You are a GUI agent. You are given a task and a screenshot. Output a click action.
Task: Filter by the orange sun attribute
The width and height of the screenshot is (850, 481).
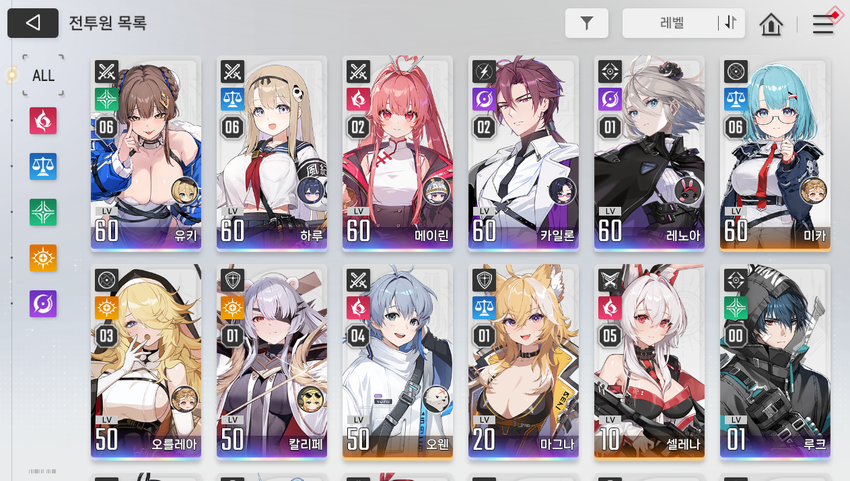point(43,258)
